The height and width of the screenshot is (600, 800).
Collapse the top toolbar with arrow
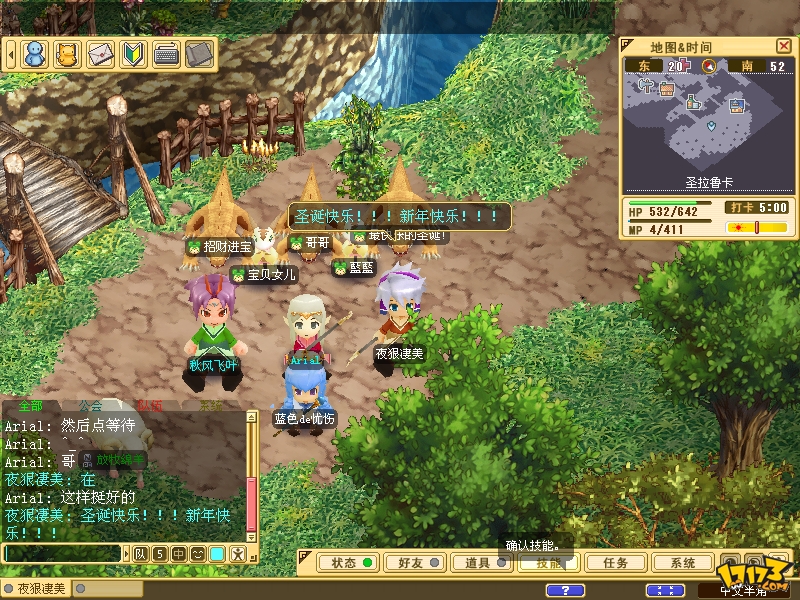click(x=9, y=54)
